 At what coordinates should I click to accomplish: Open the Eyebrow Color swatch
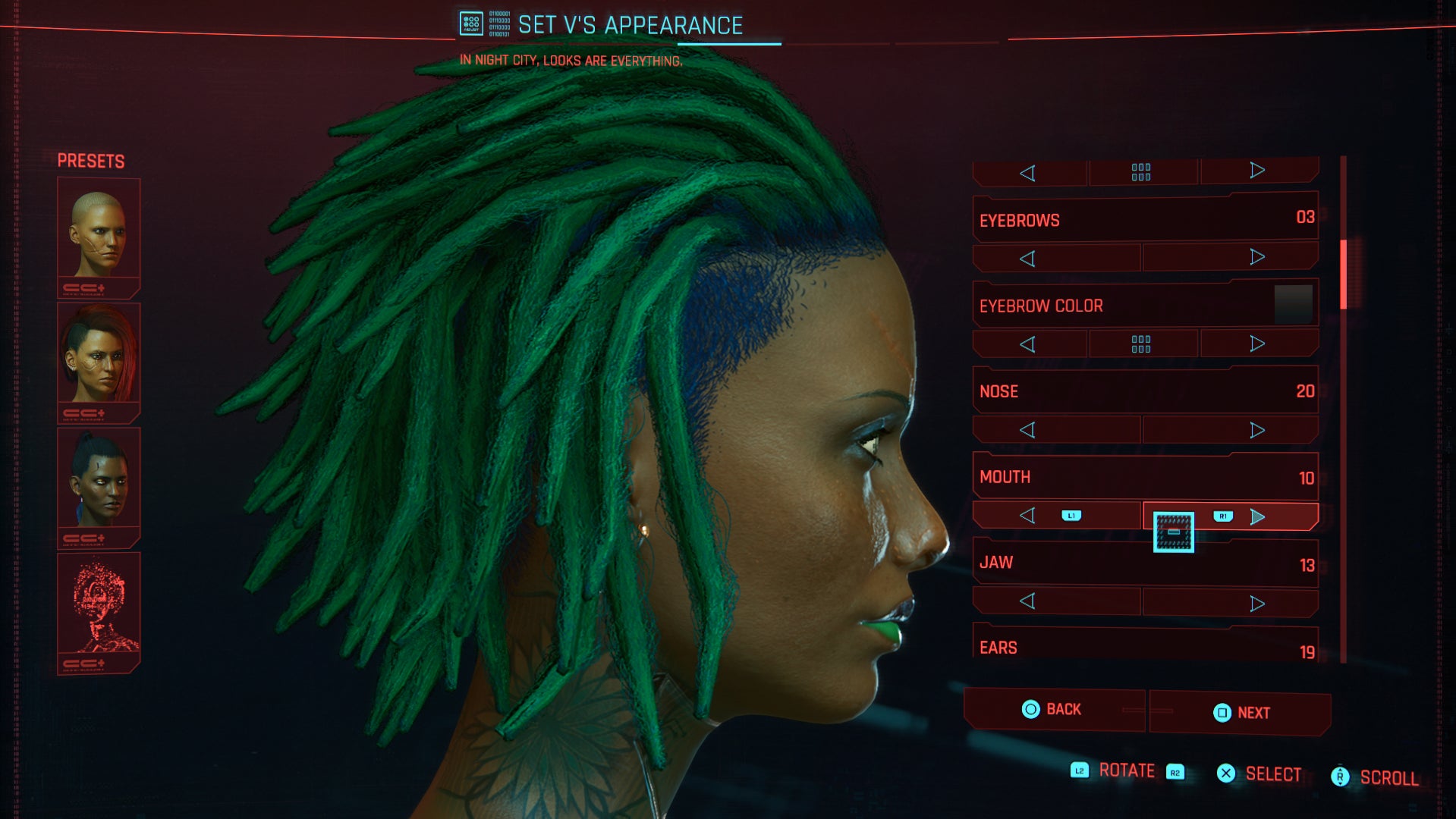coord(1294,304)
